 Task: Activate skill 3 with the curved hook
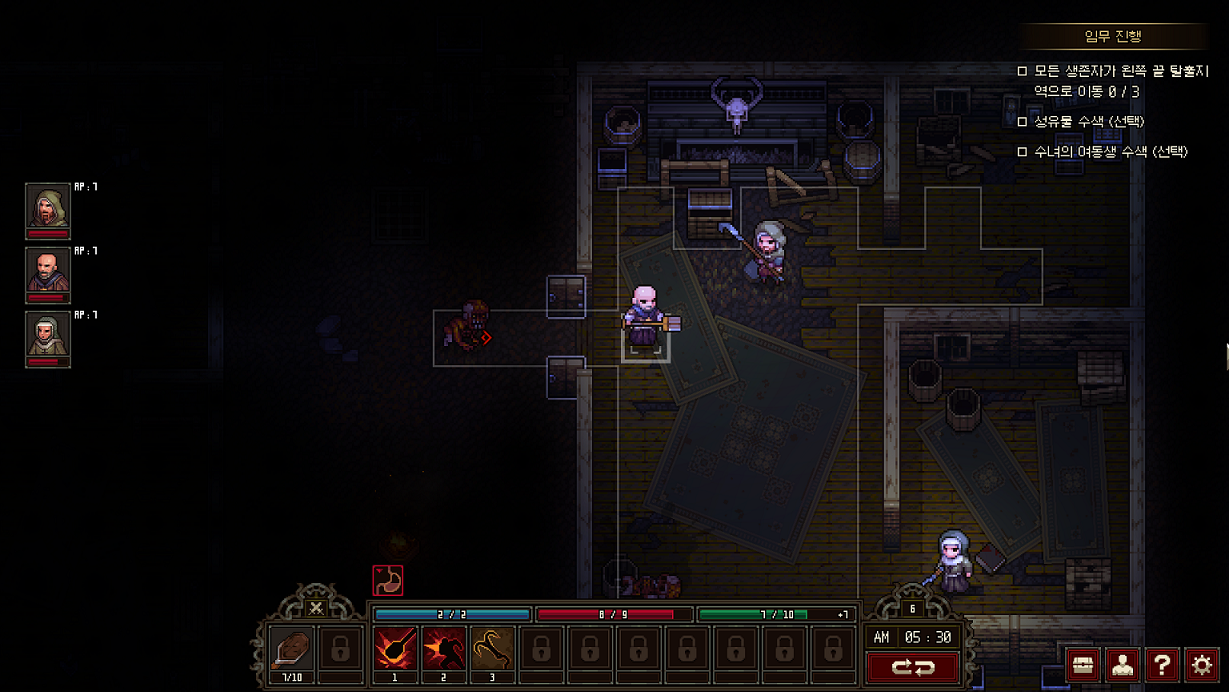(492, 649)
